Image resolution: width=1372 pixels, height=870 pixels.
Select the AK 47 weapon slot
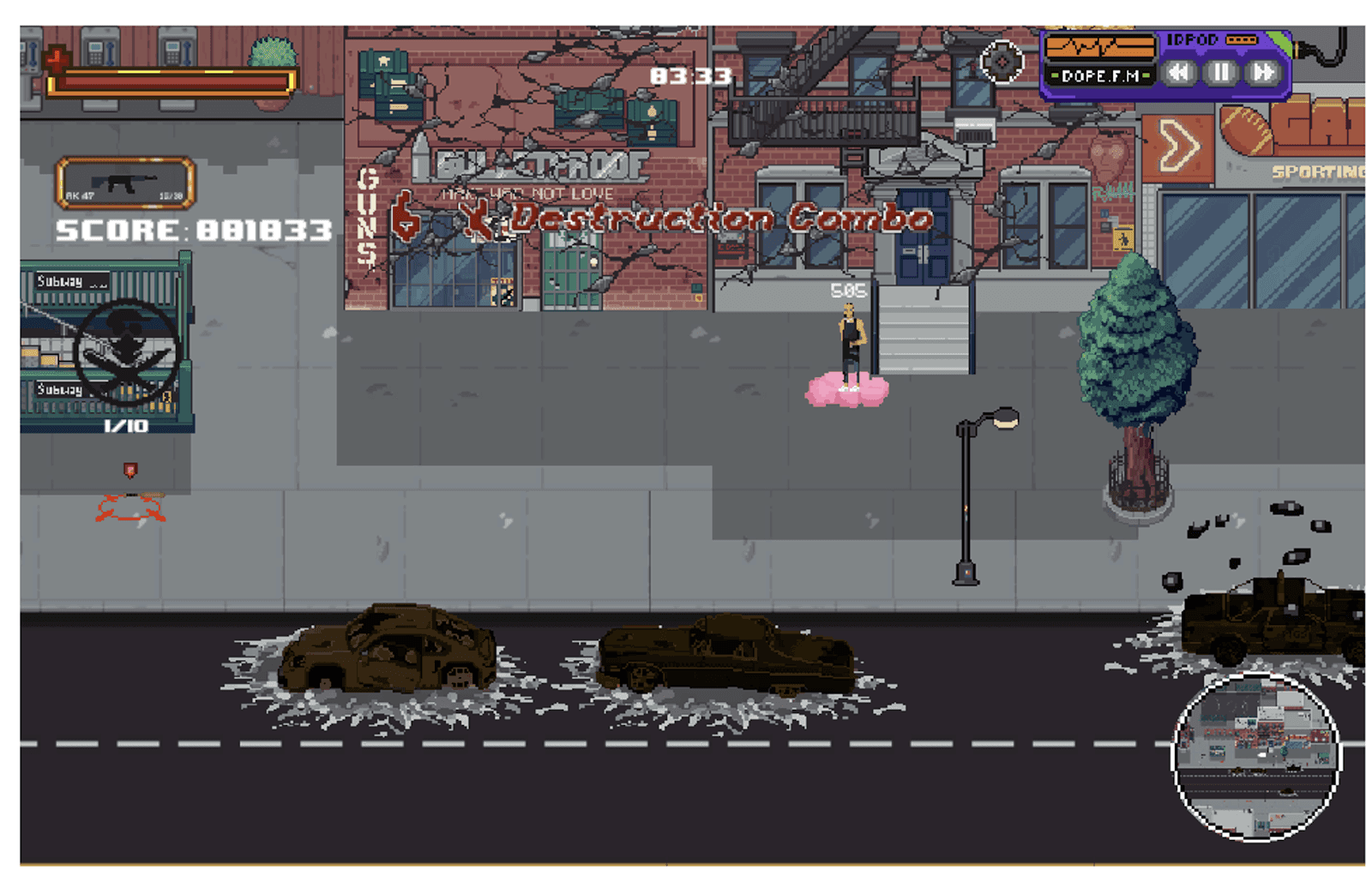126,183
